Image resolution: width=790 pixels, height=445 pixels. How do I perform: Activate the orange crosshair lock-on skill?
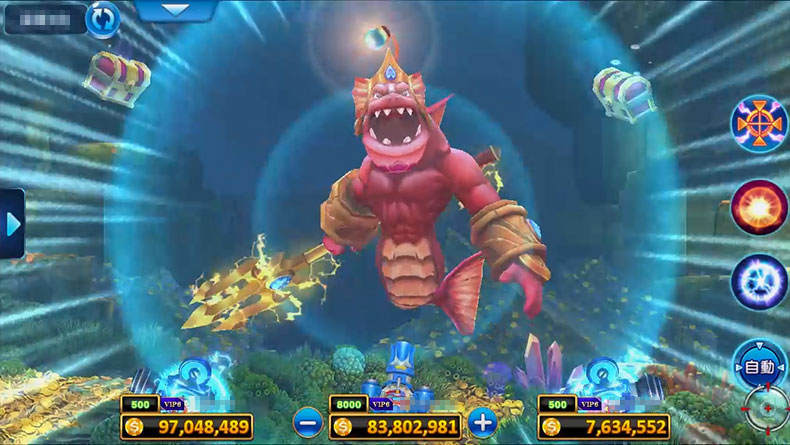760,126
